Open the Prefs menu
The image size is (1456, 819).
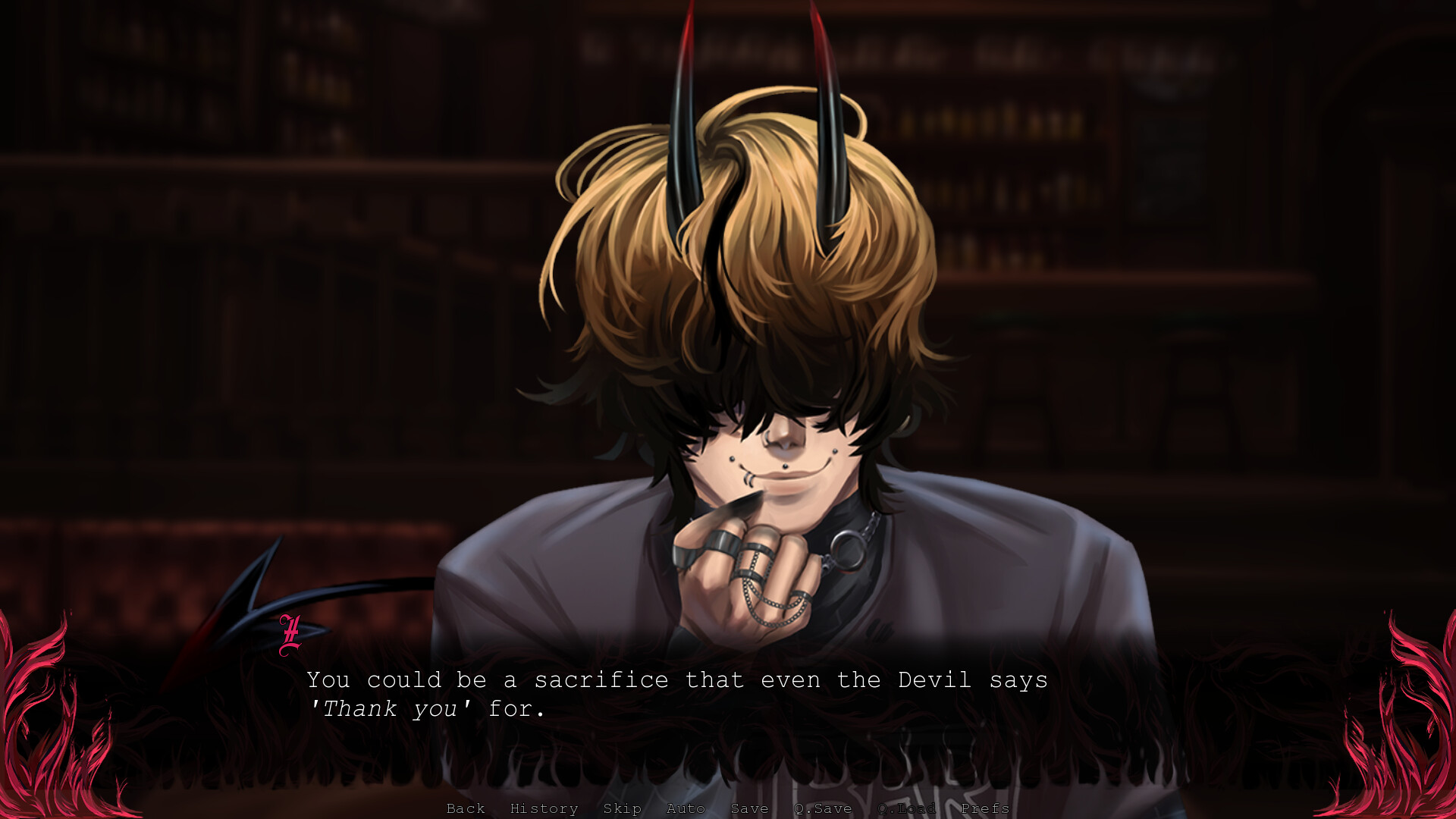click(x=985, y=808)
